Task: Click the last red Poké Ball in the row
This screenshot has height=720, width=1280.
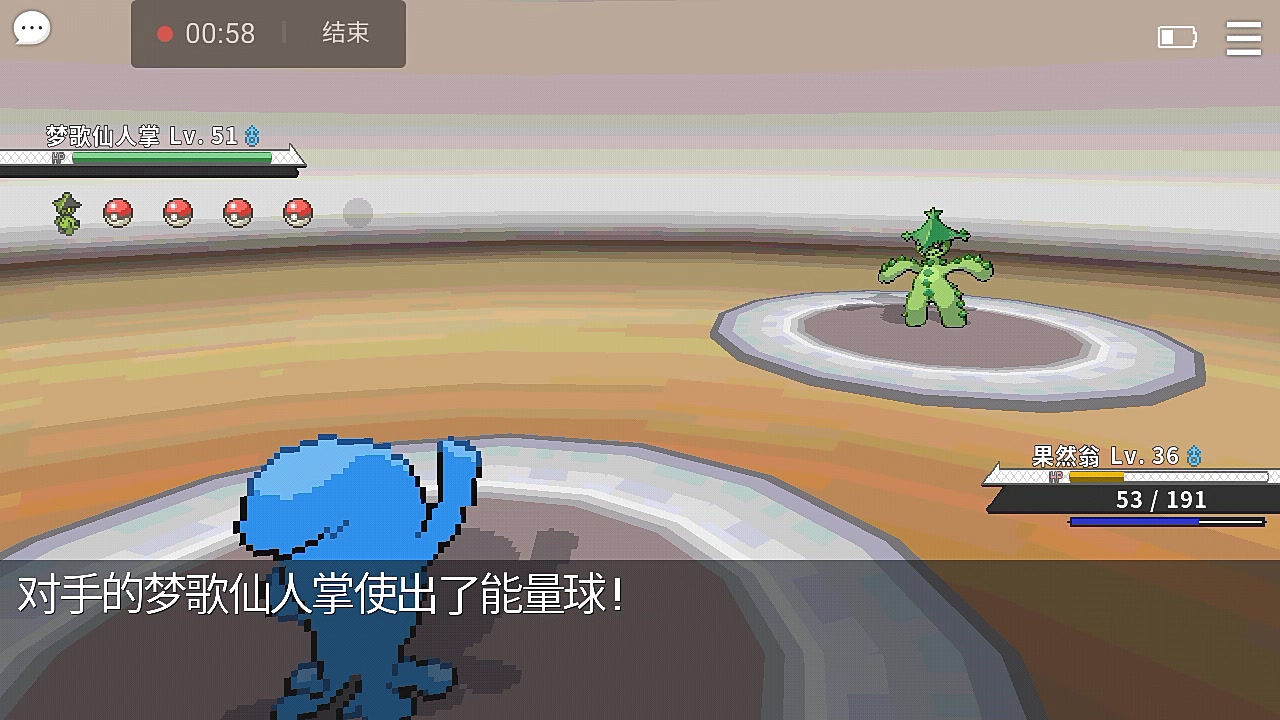Action: (x=297, y=212)
